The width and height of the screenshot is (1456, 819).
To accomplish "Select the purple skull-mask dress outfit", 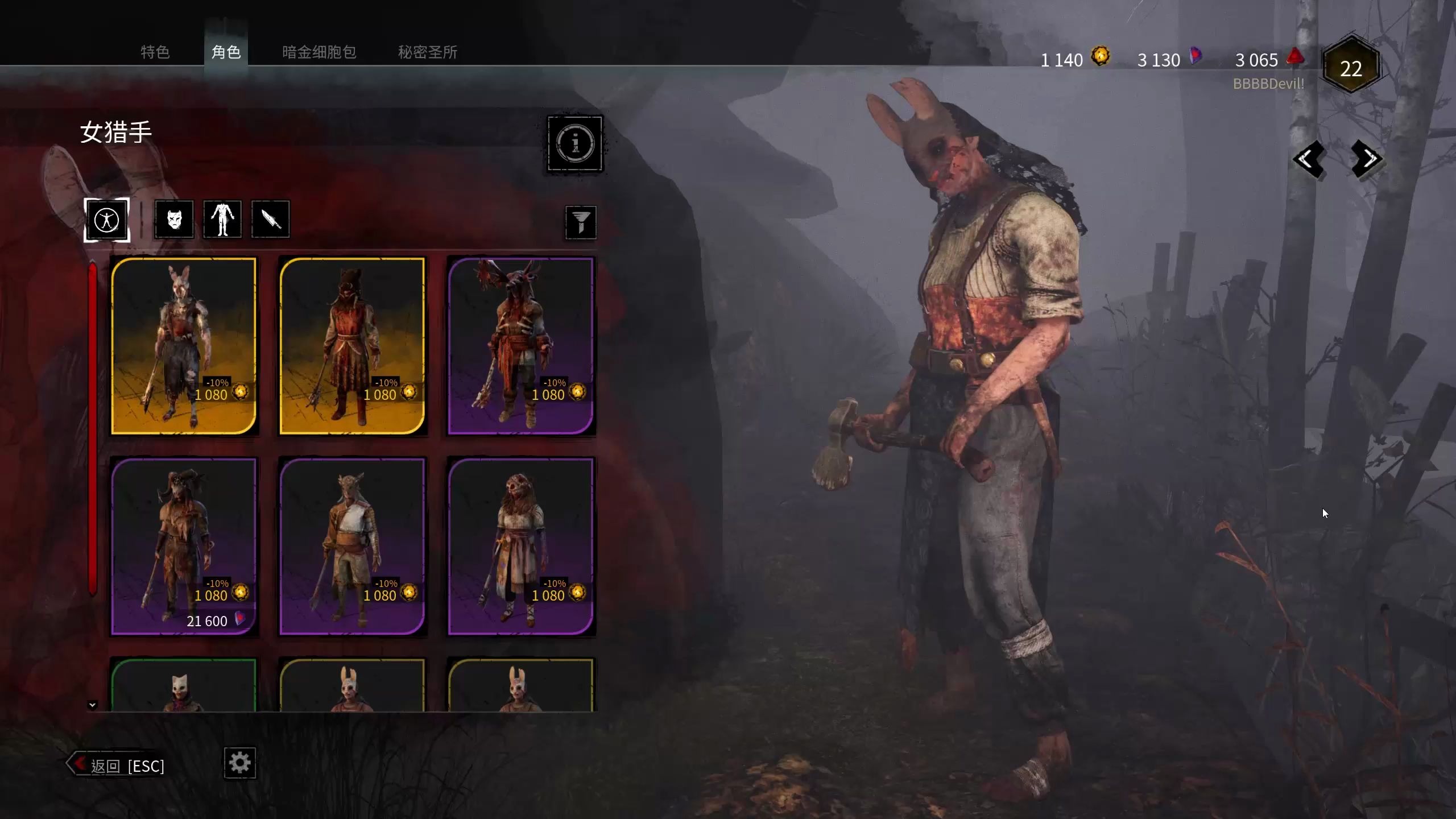I will (x=520, y=546).
